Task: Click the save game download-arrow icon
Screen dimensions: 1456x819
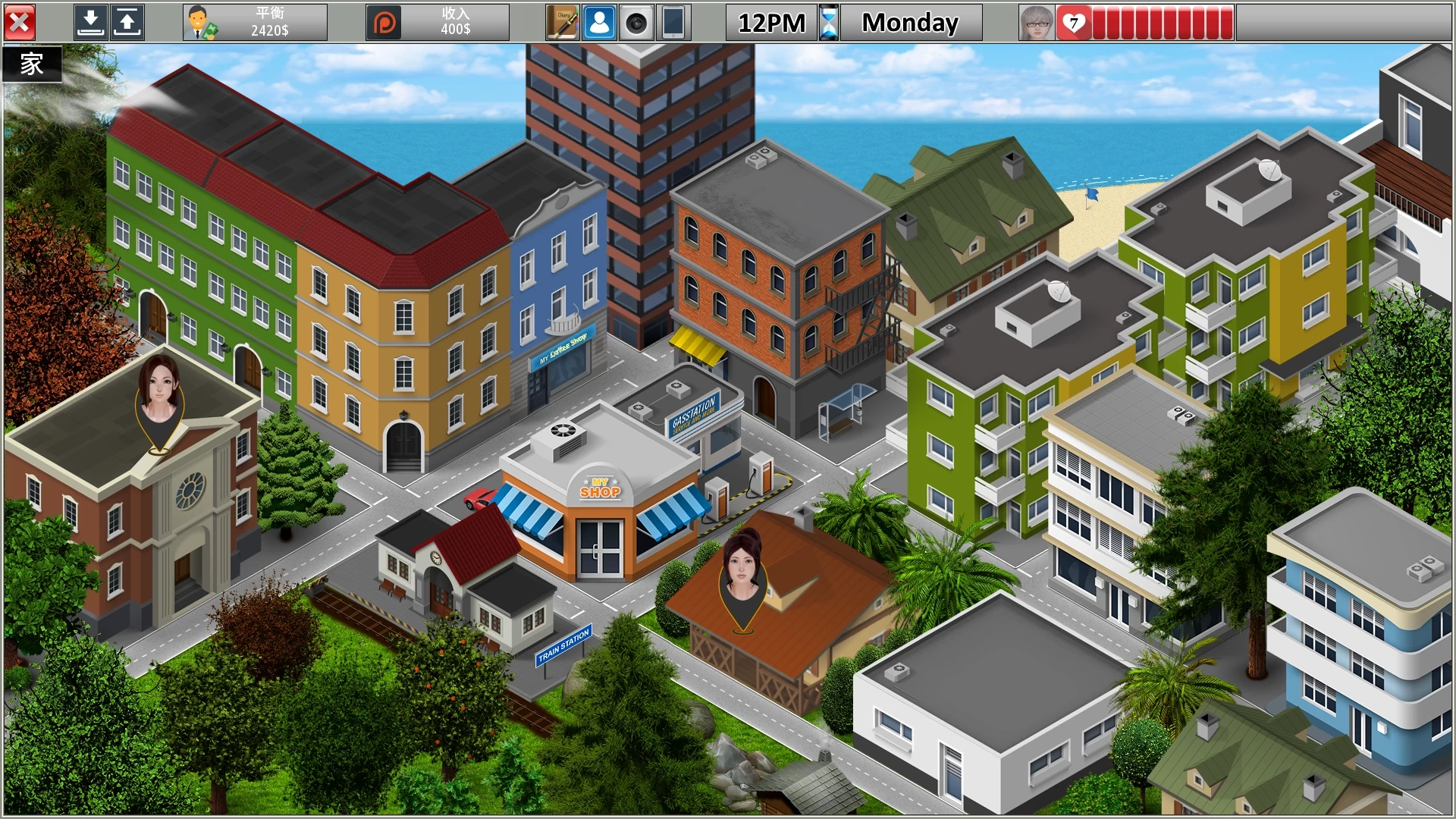Action: pos(90,23)
